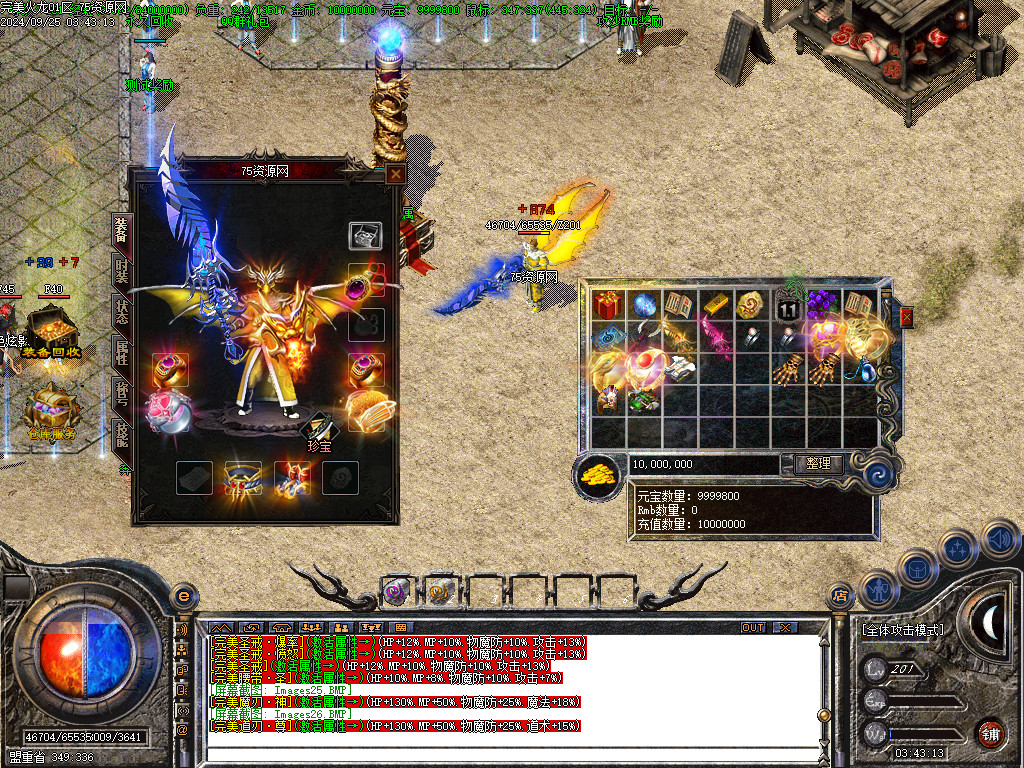The height and width of the screenshot is (768, 1024).
Task: Close the character equipment window
Action: (x=396, y=174)
